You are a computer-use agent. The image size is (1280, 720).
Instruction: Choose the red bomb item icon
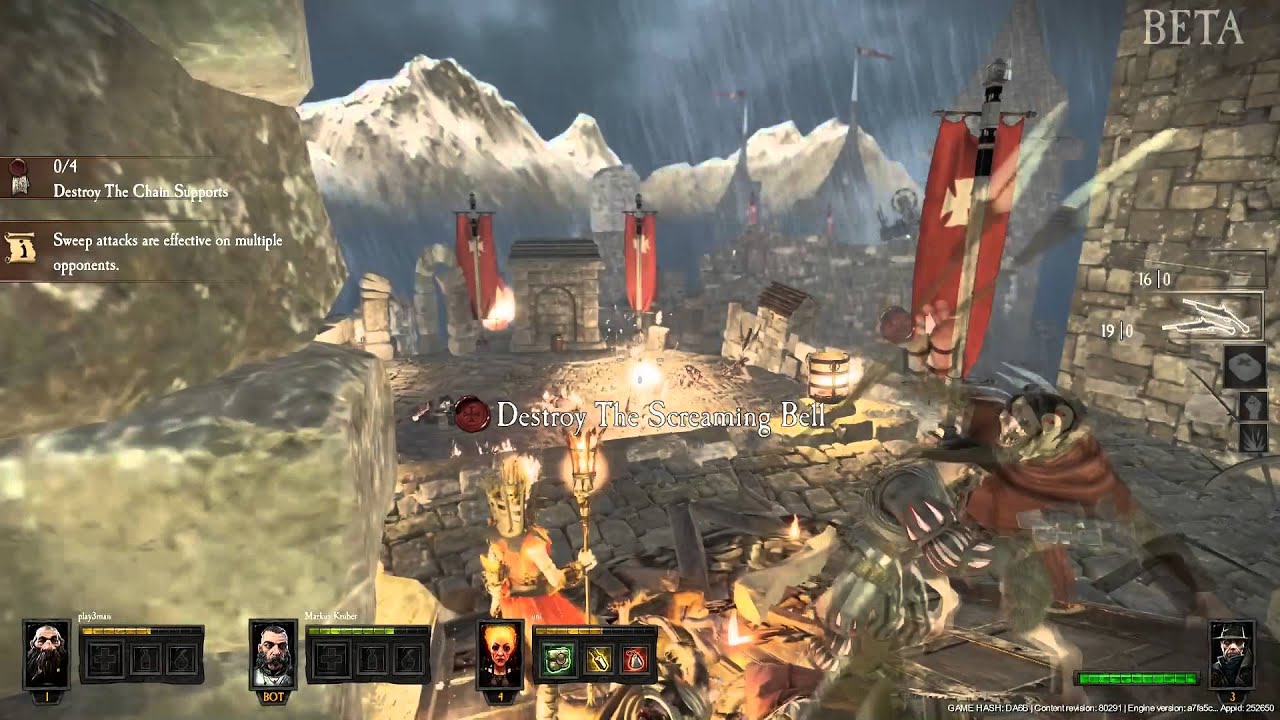coord(634,658)
